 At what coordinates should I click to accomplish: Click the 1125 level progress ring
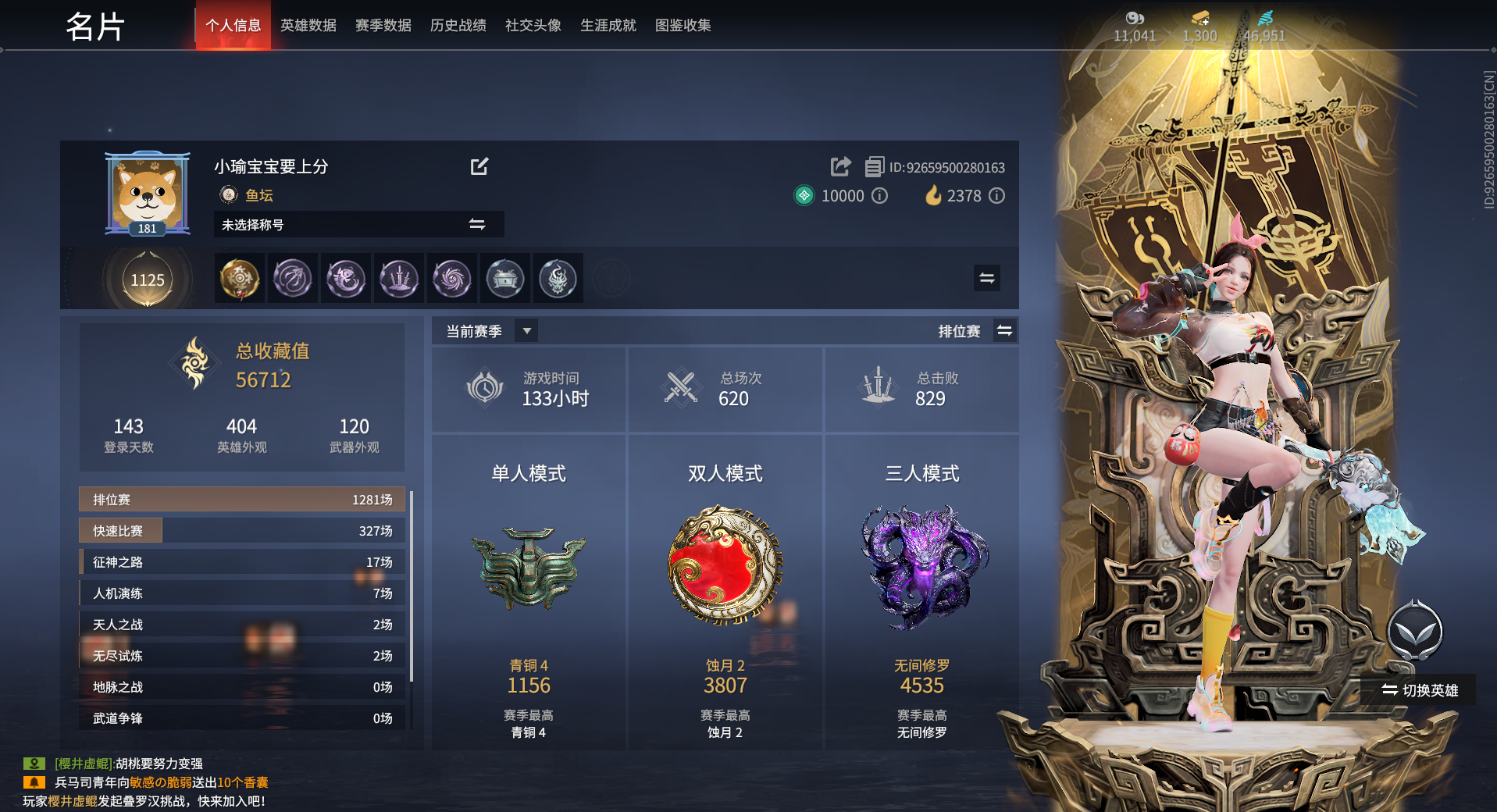(x=146, y=280)
